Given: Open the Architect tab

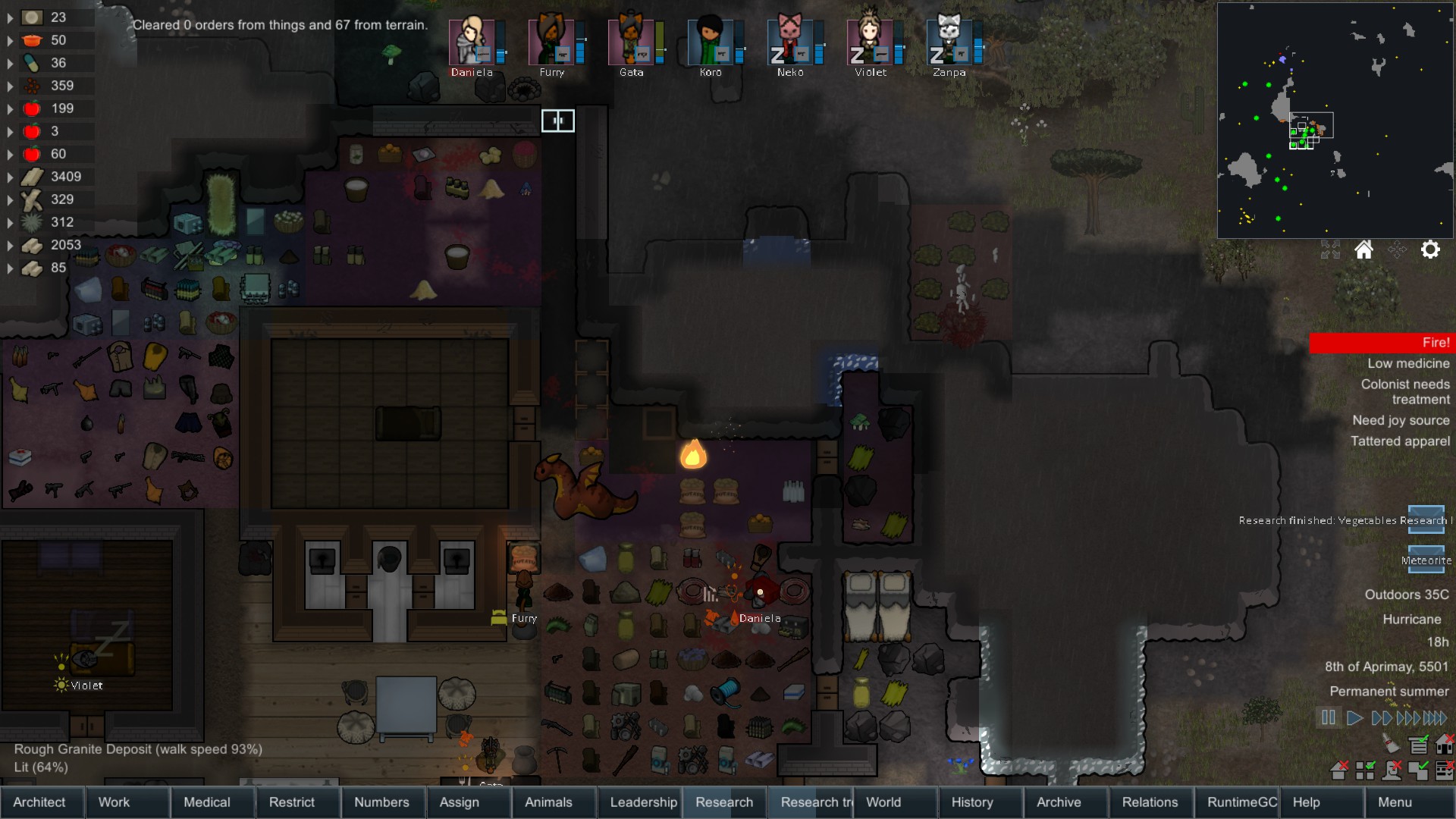Looking at the screenshot, I should (41, 802).
